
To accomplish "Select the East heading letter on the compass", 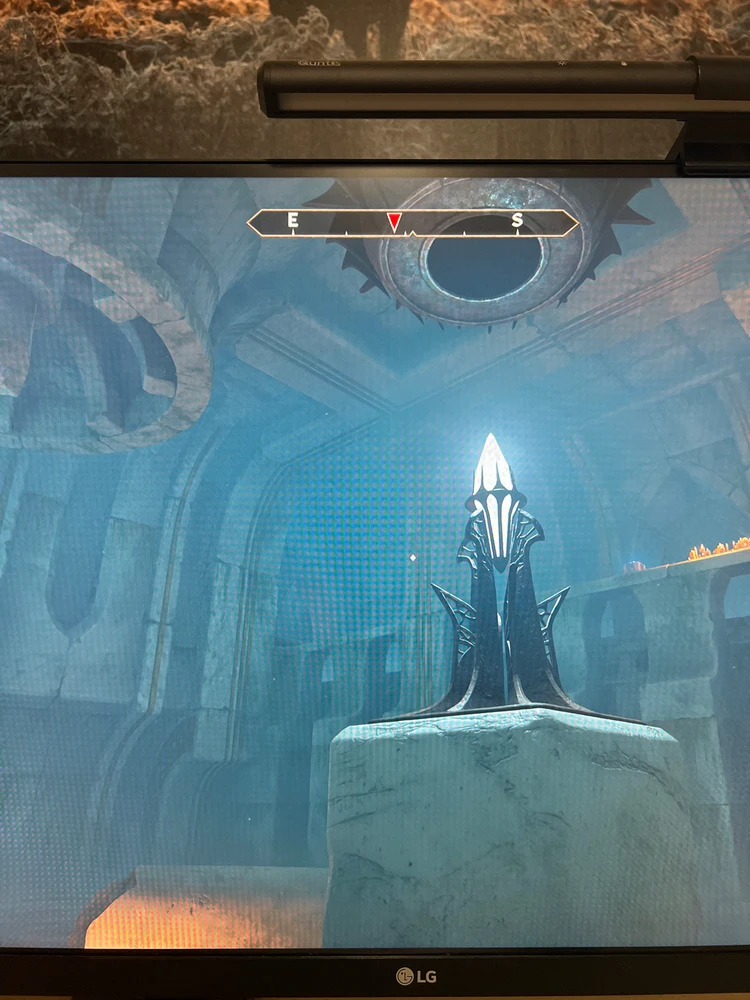I will pos(293,220).
